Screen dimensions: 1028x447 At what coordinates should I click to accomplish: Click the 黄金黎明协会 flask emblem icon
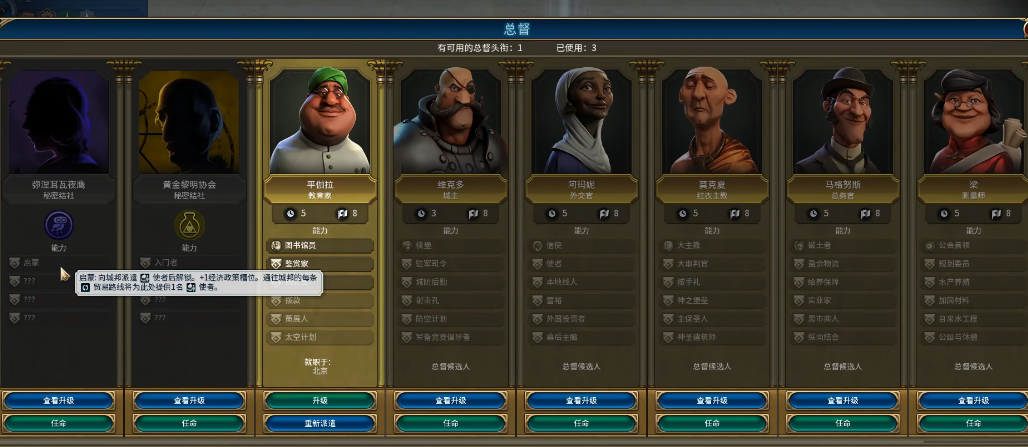(189, 225)
